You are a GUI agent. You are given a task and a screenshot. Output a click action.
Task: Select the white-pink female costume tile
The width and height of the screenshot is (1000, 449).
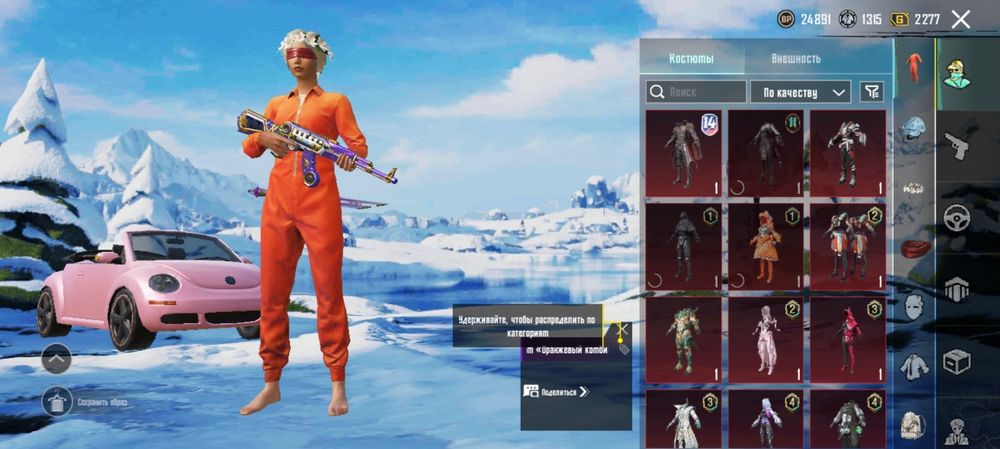point(765,340)
